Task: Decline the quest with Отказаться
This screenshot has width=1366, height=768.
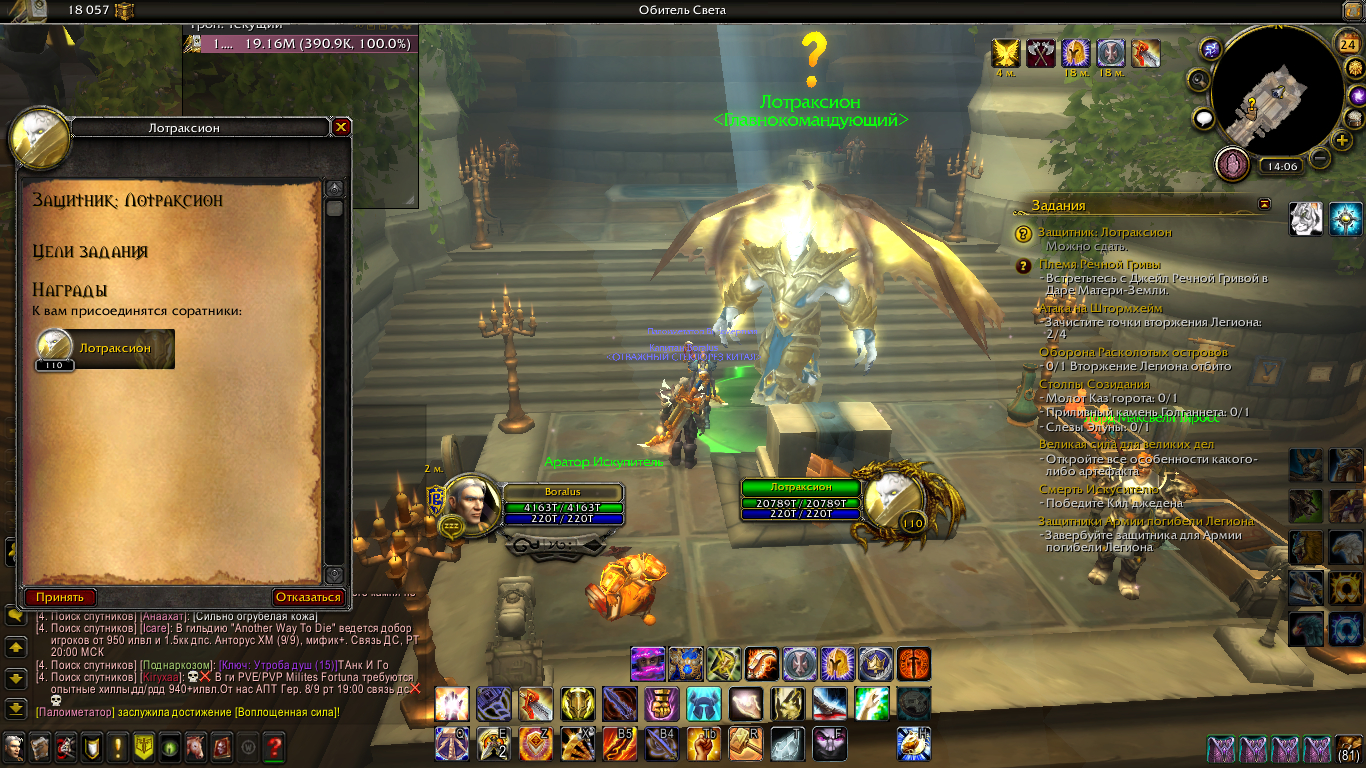Action: pos(308,597)
